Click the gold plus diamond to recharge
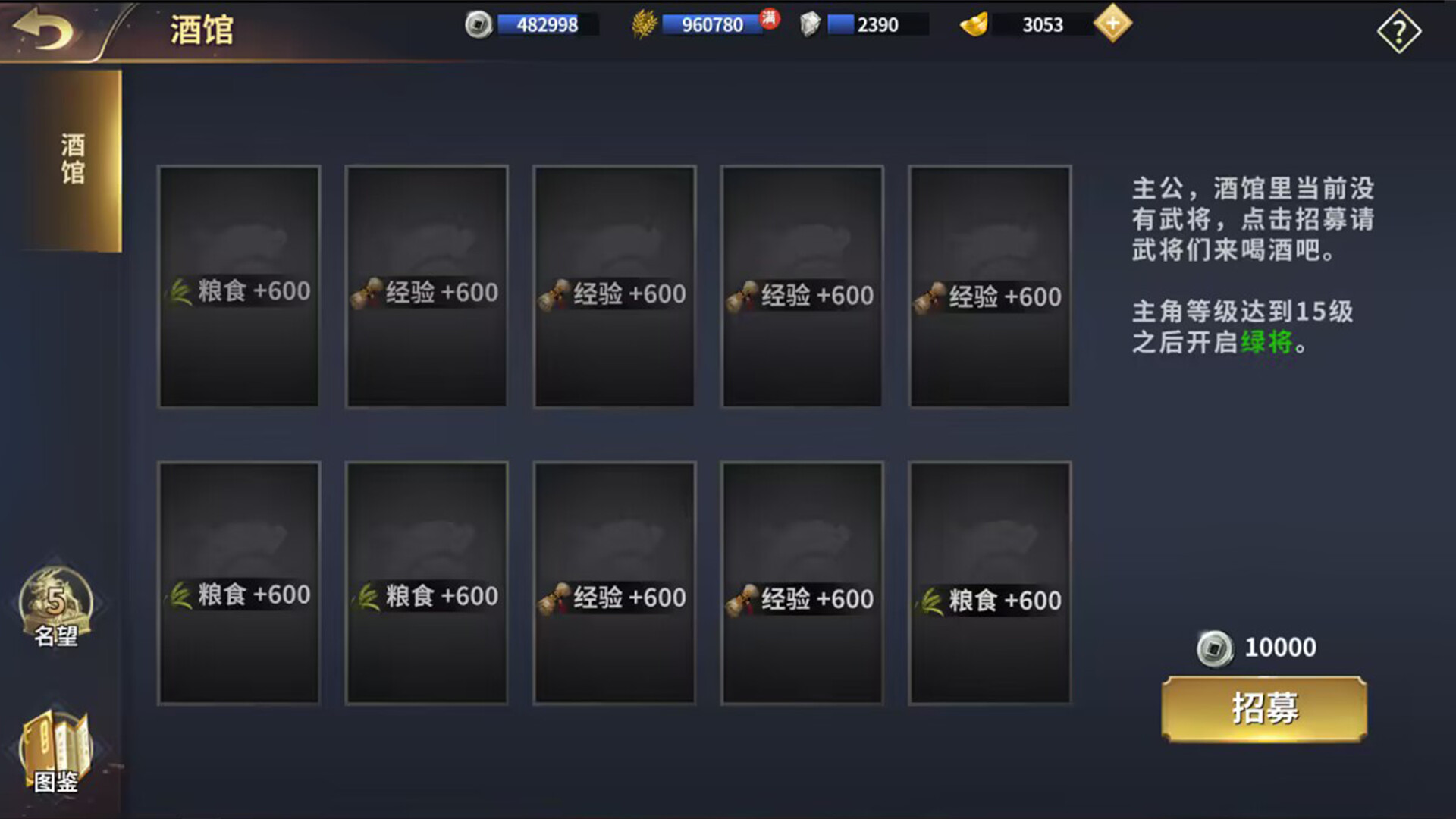This screenshot has height=819, width=1456. click(1112, 24)
